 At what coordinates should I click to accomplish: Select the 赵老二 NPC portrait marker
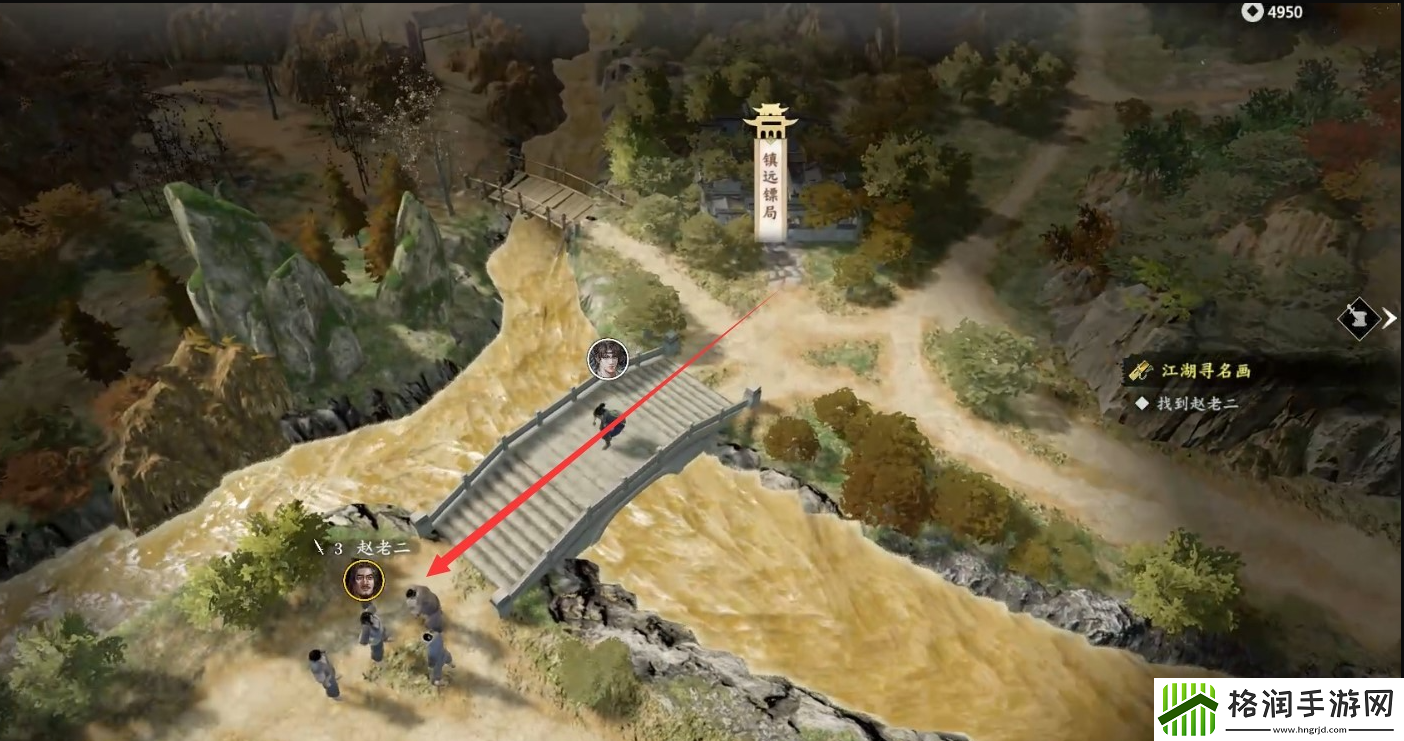click(x=363, y=580)
